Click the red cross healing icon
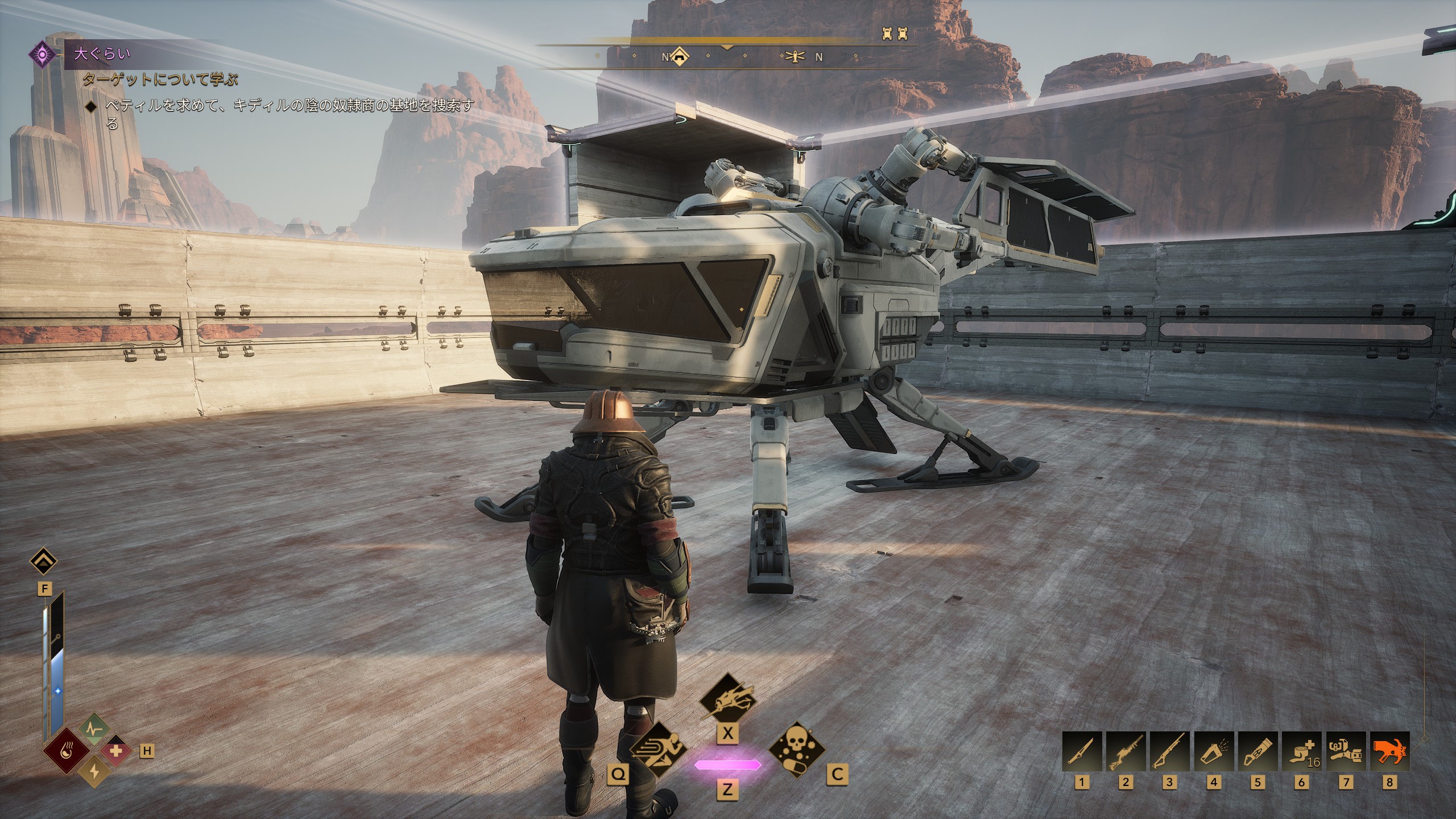Screen dimensions: 1456x819 (x=117, y=751)
